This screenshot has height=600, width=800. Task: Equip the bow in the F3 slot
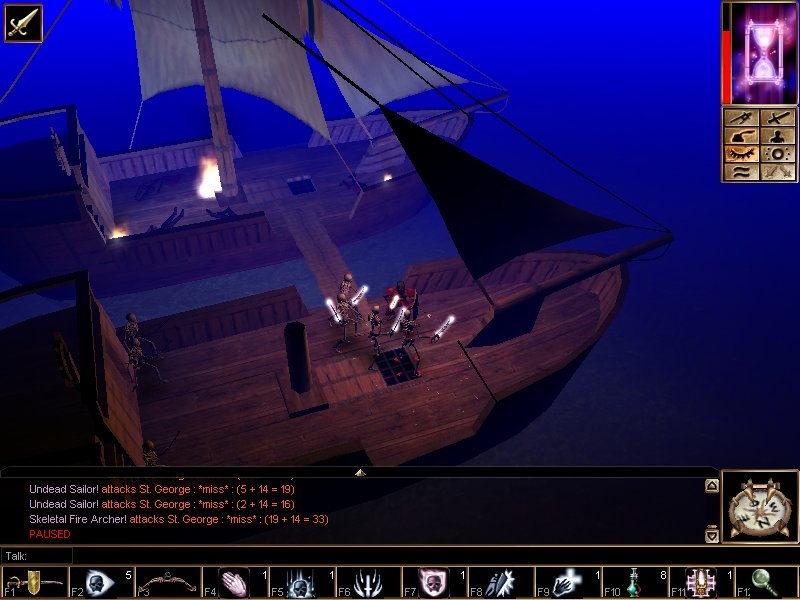pos(167,582)
